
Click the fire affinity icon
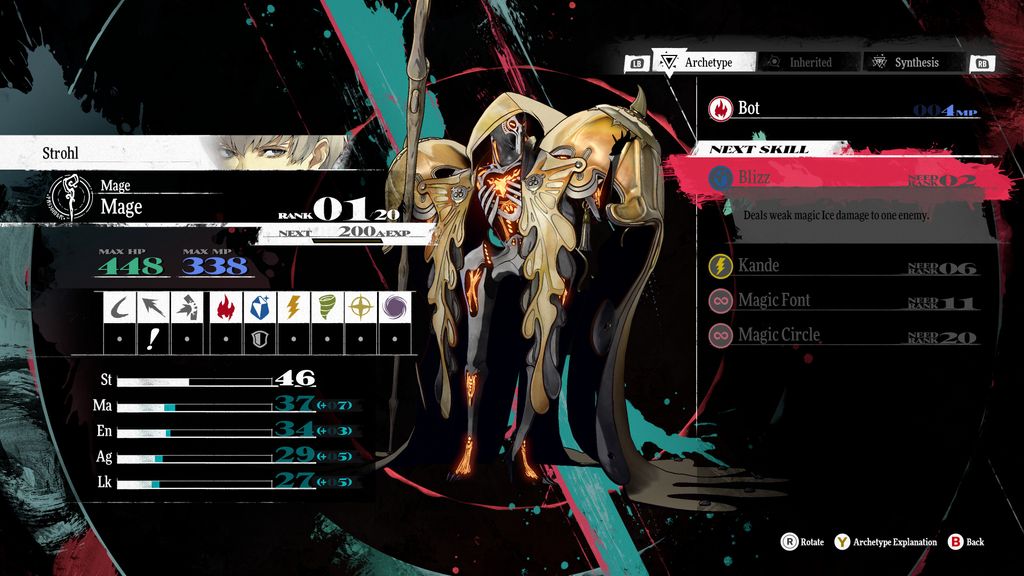225,306
